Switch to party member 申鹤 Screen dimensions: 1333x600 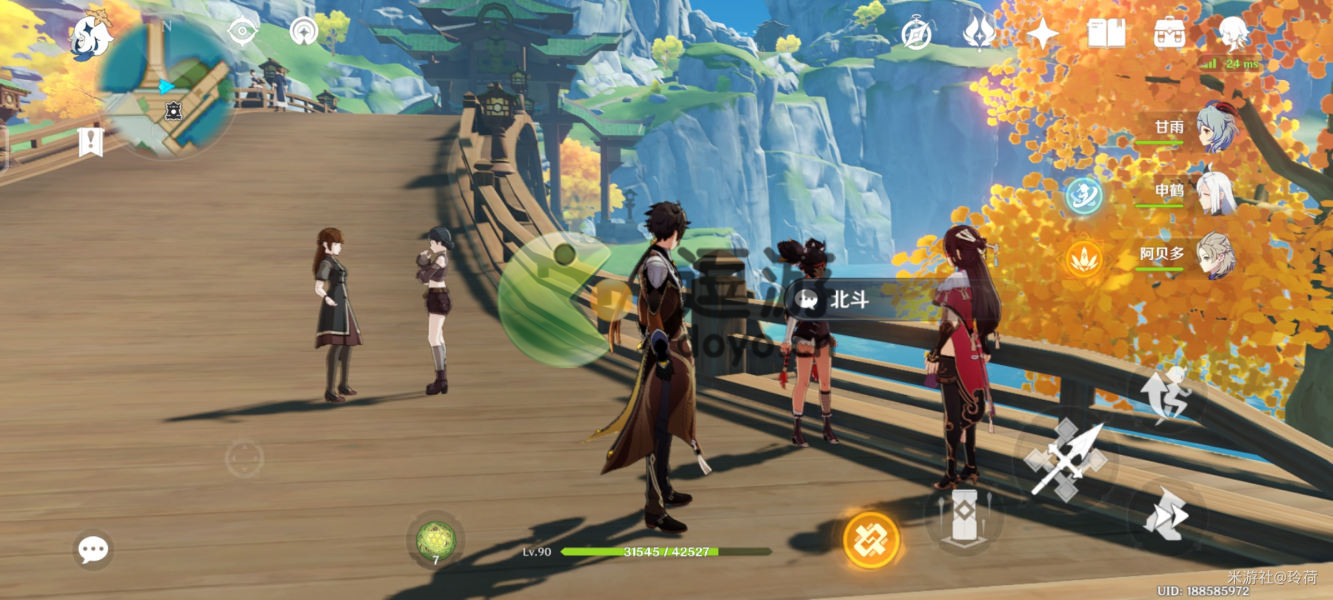pyautogui.click(x=1216, y=191)
